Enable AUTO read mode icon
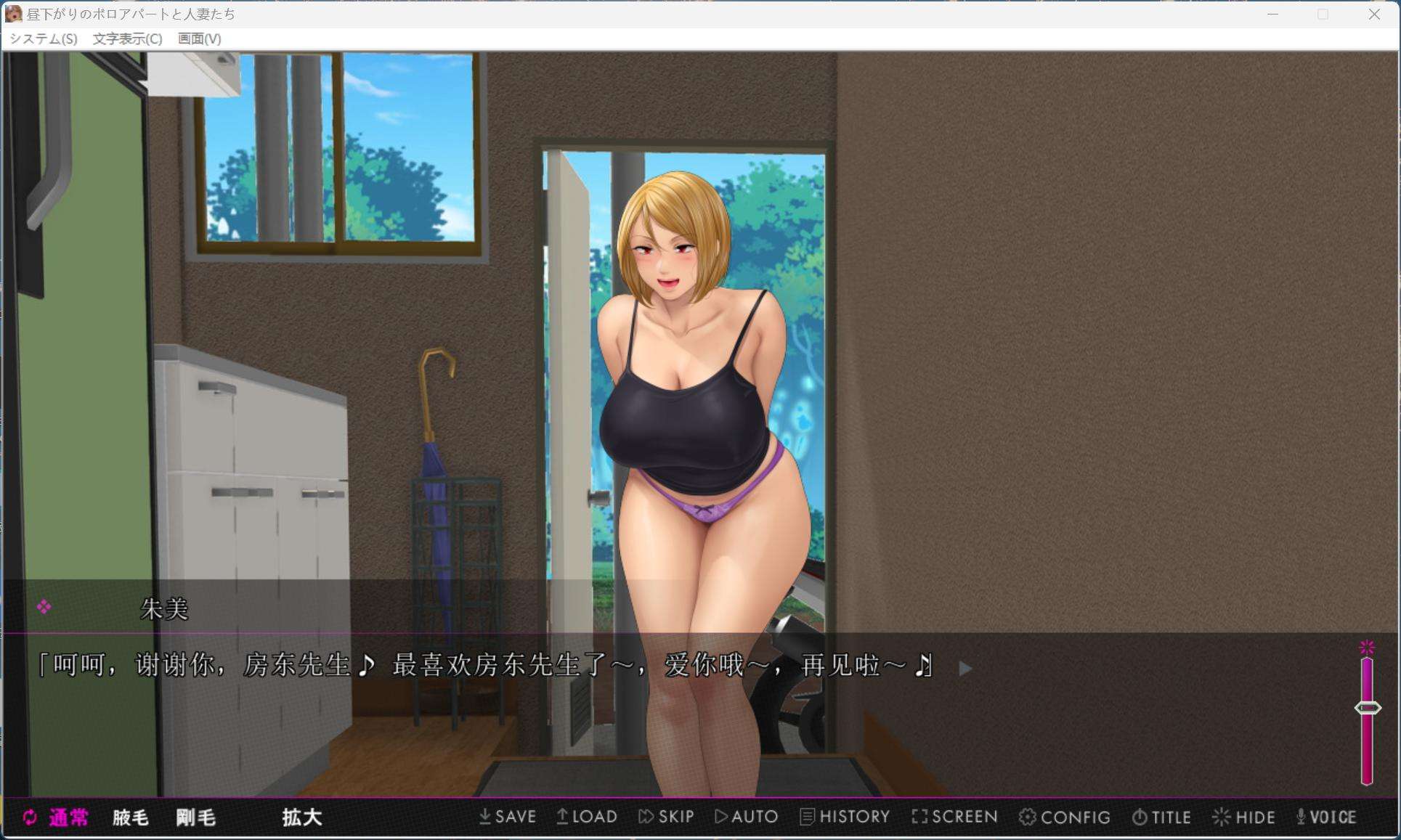 tap(747, 817)
